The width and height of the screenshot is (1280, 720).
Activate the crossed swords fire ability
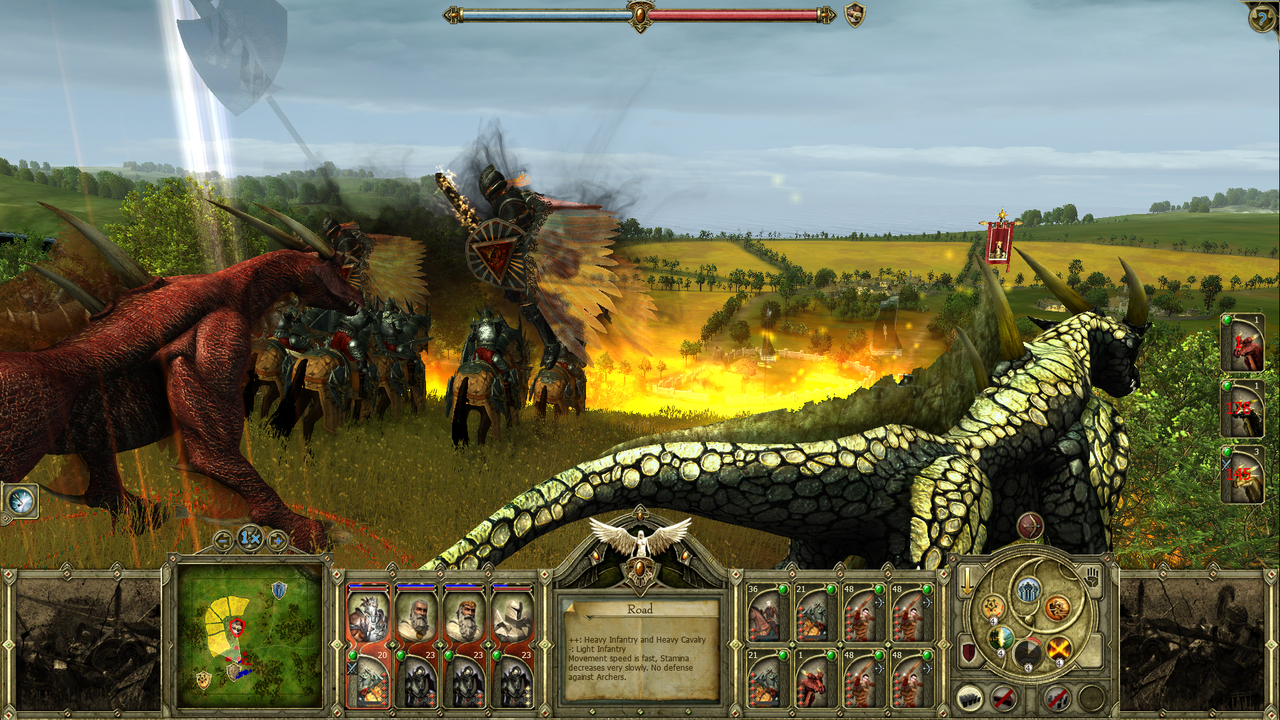tap(1060, 648)
